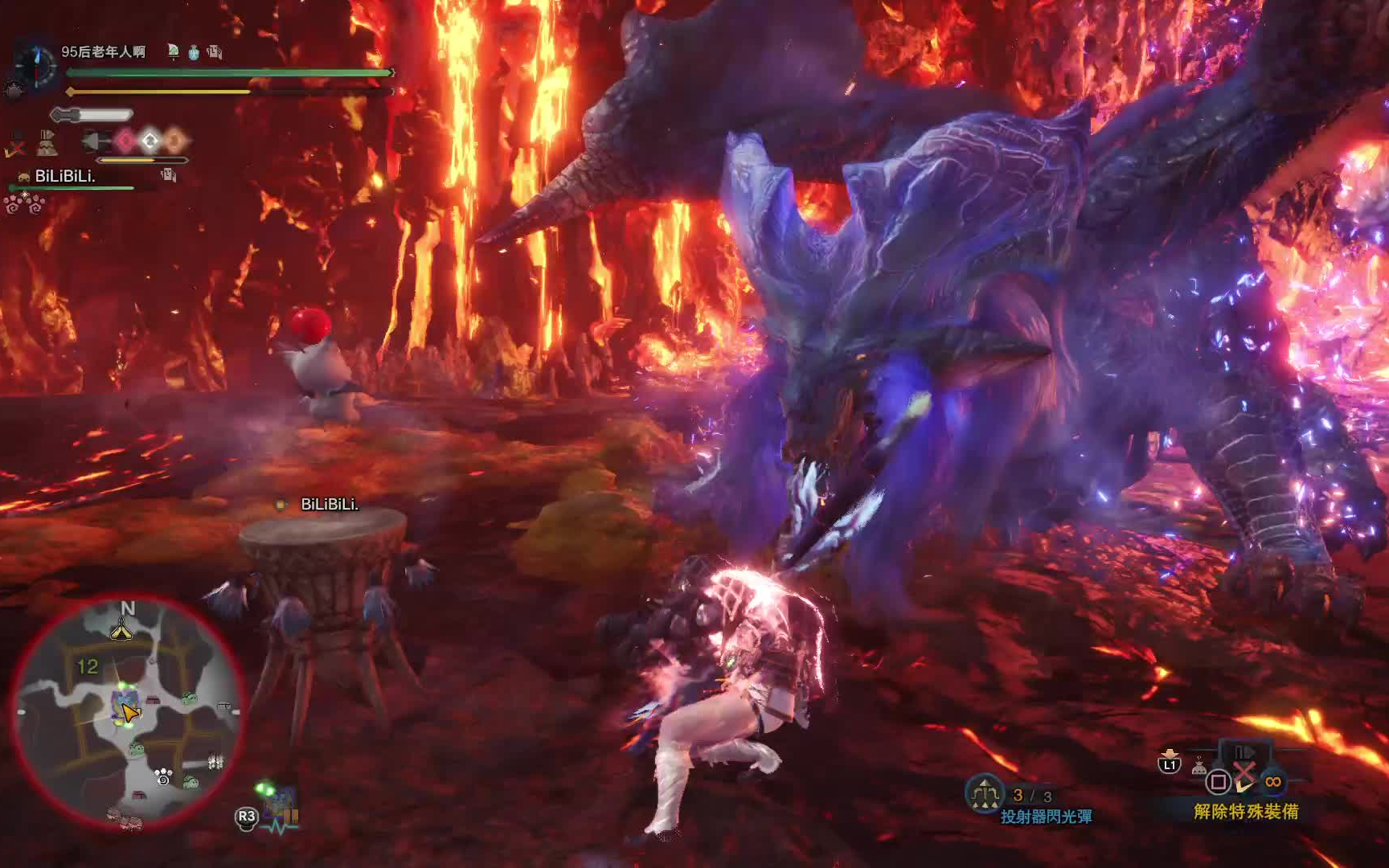
Task: Click the target monster heartbeat icon
Action: click(x=281, y=808)
